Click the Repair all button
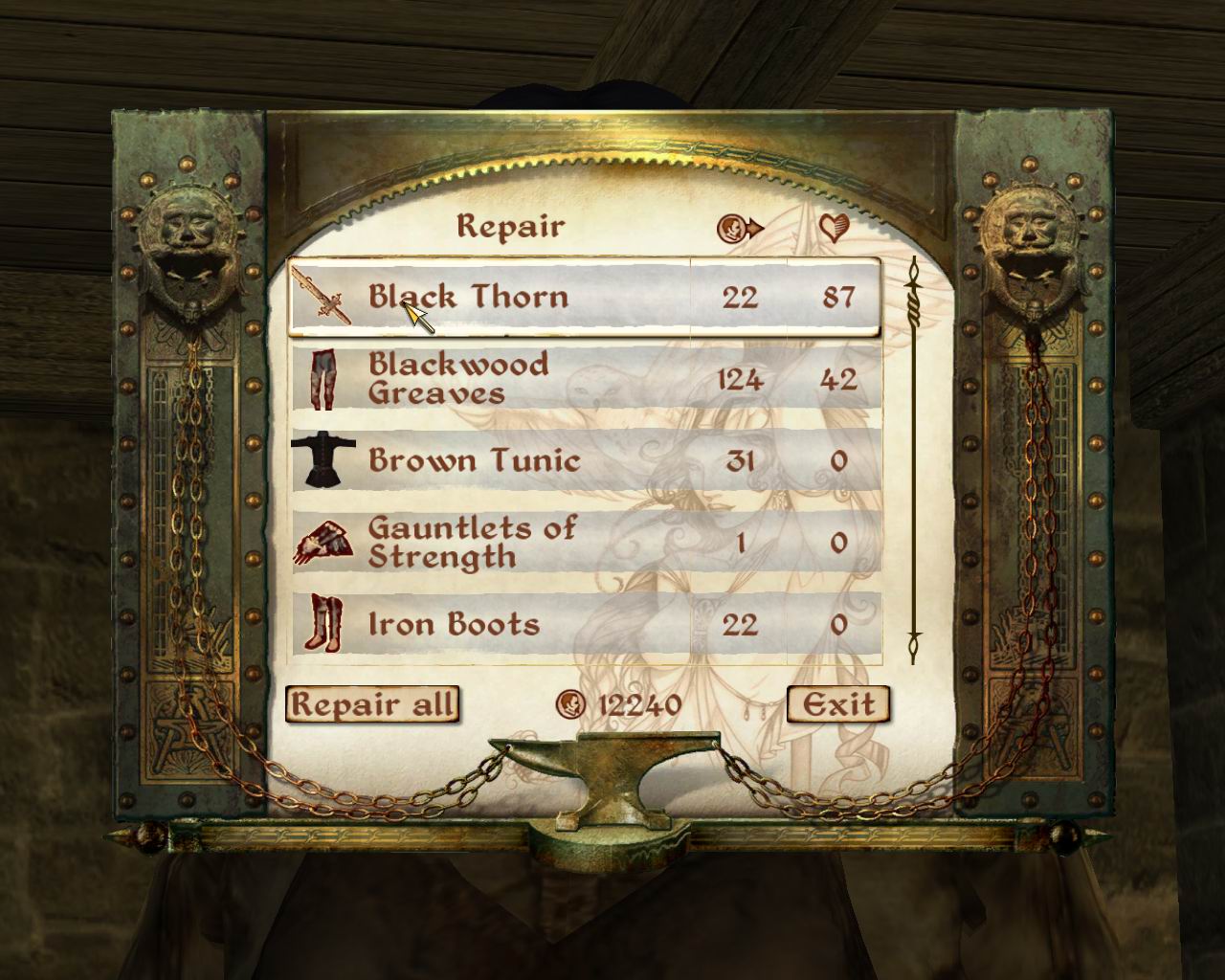Screen dimensions: 1225x980 pyautogui.click(x=371, y=704)
